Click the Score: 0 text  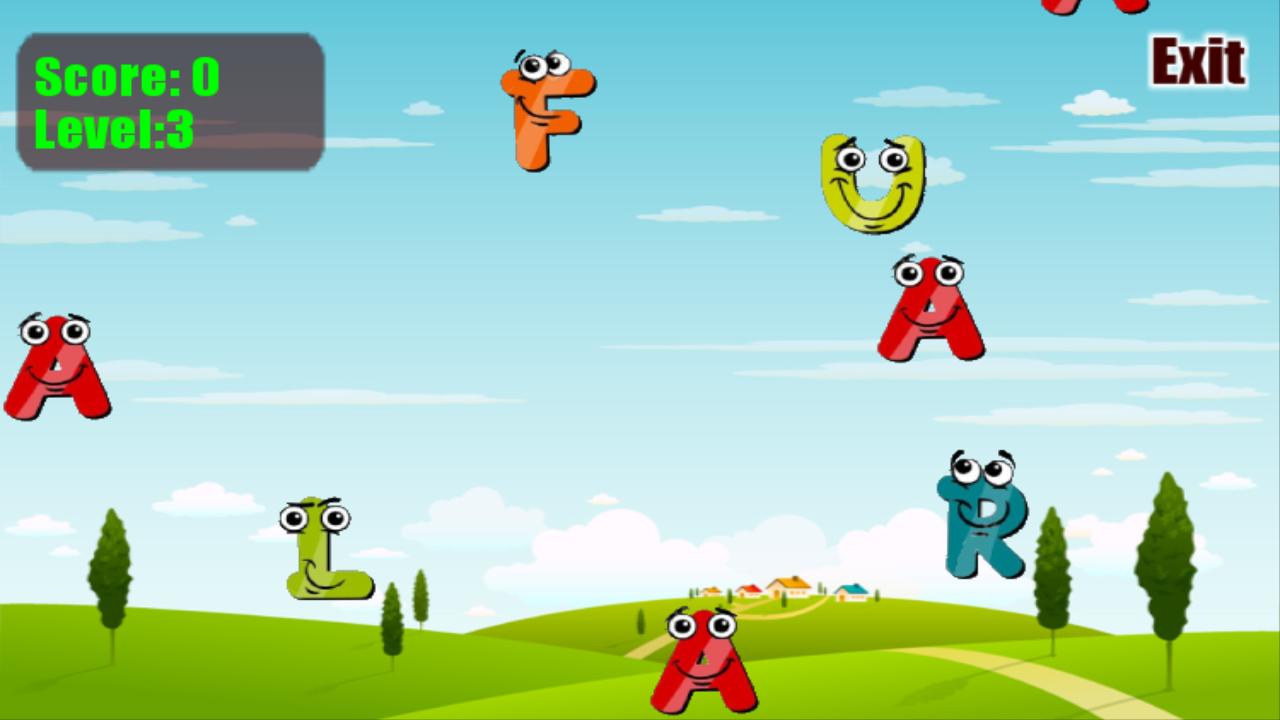[x=125, y=75]
